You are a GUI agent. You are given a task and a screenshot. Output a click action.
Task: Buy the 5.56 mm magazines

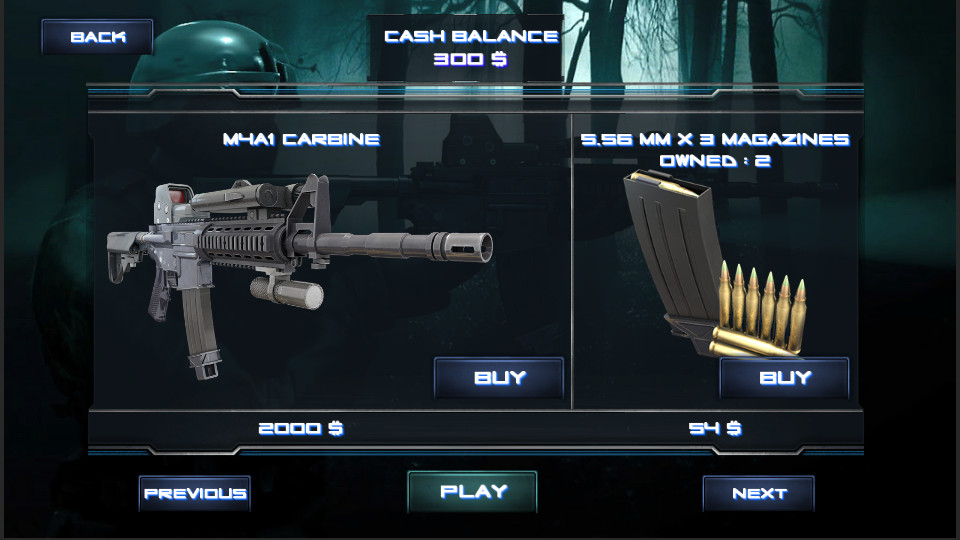point(785,378)
